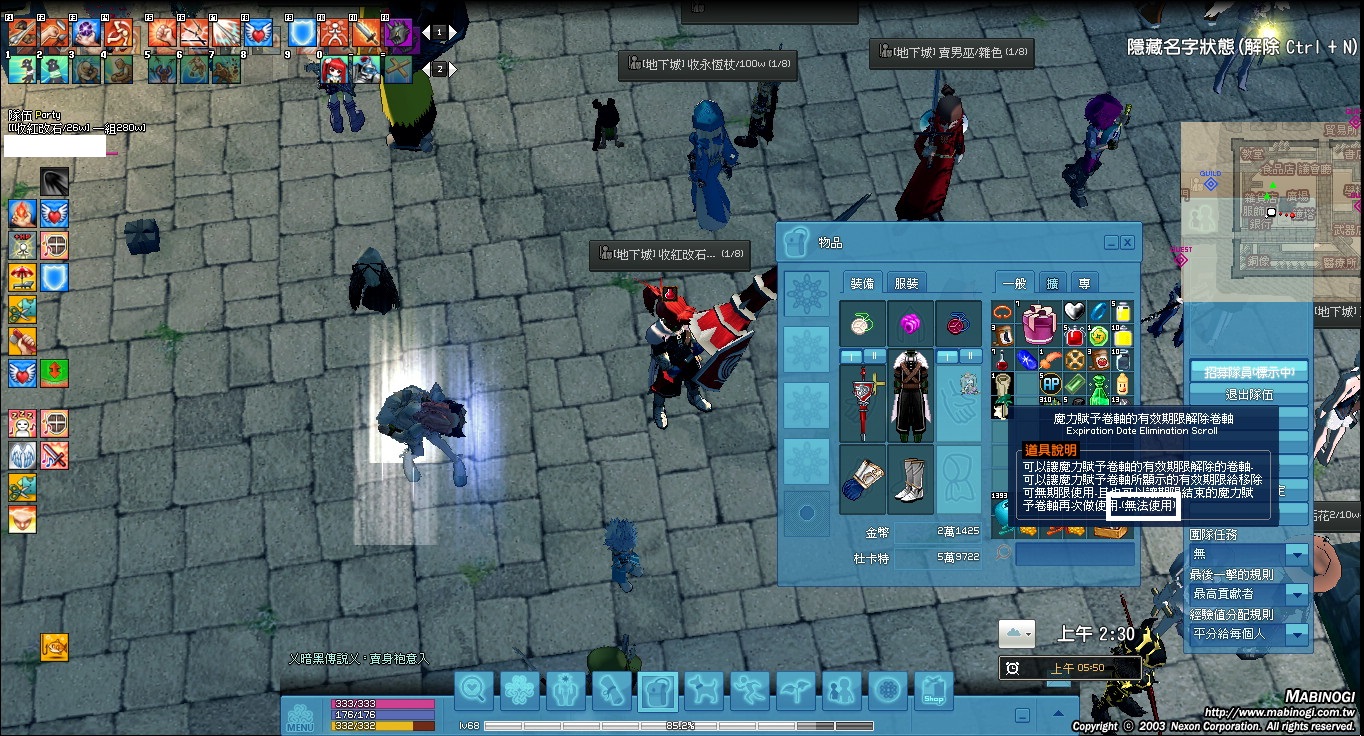Switch to the 服裝 clothing tab

pos(906,283)
